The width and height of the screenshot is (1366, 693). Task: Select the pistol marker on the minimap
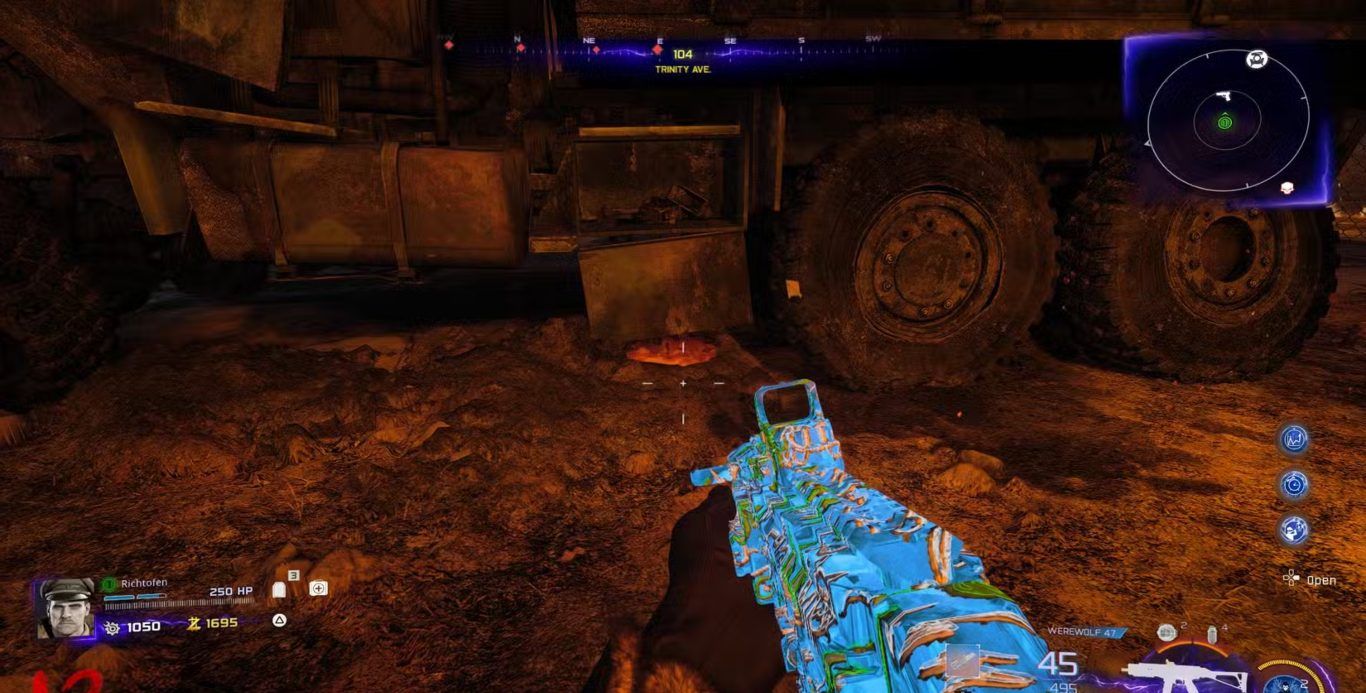pyautogui.click(x=1223, y=97)
